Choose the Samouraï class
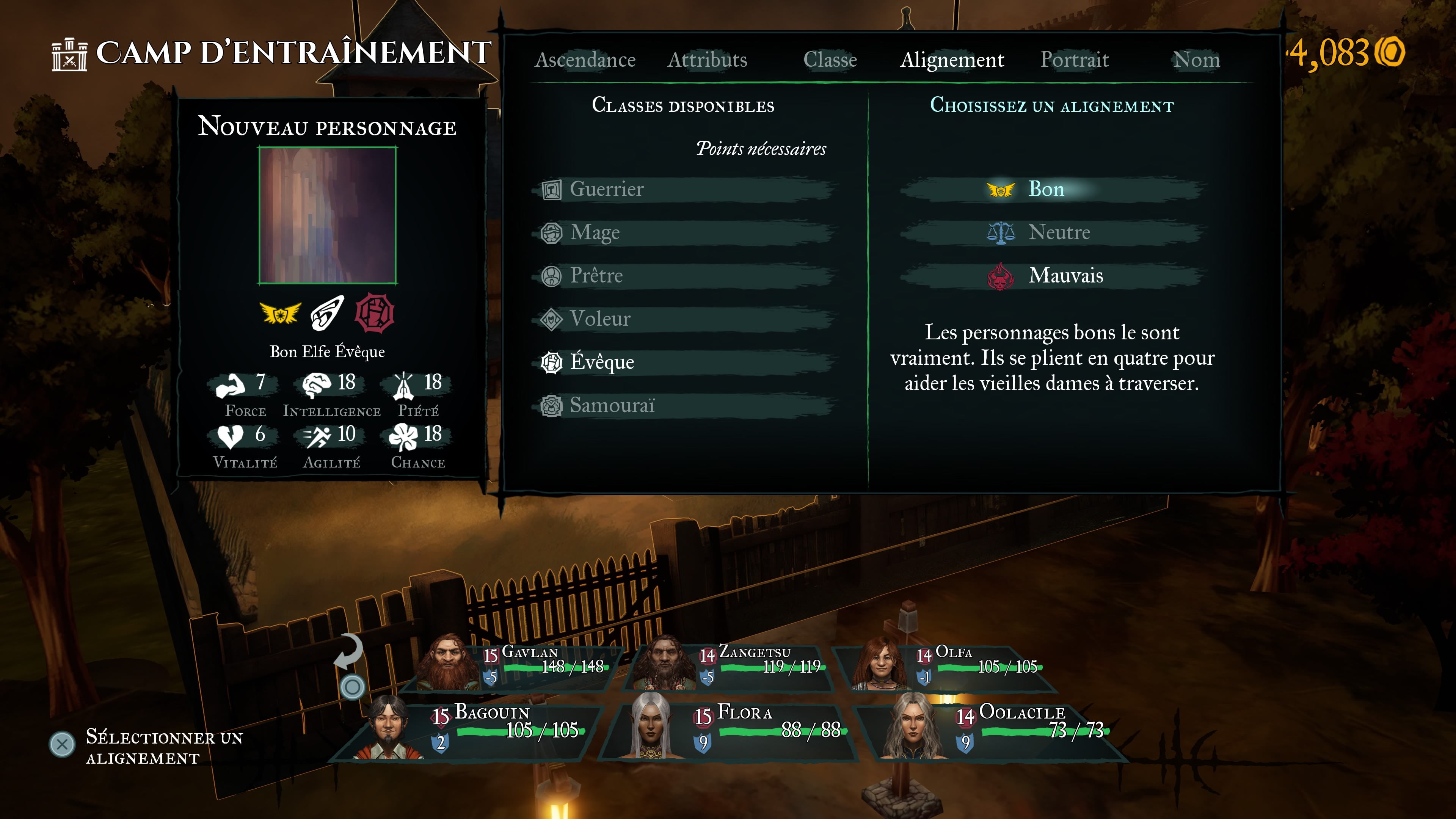This screenshot has width=1456, height=819. point(612,405)
